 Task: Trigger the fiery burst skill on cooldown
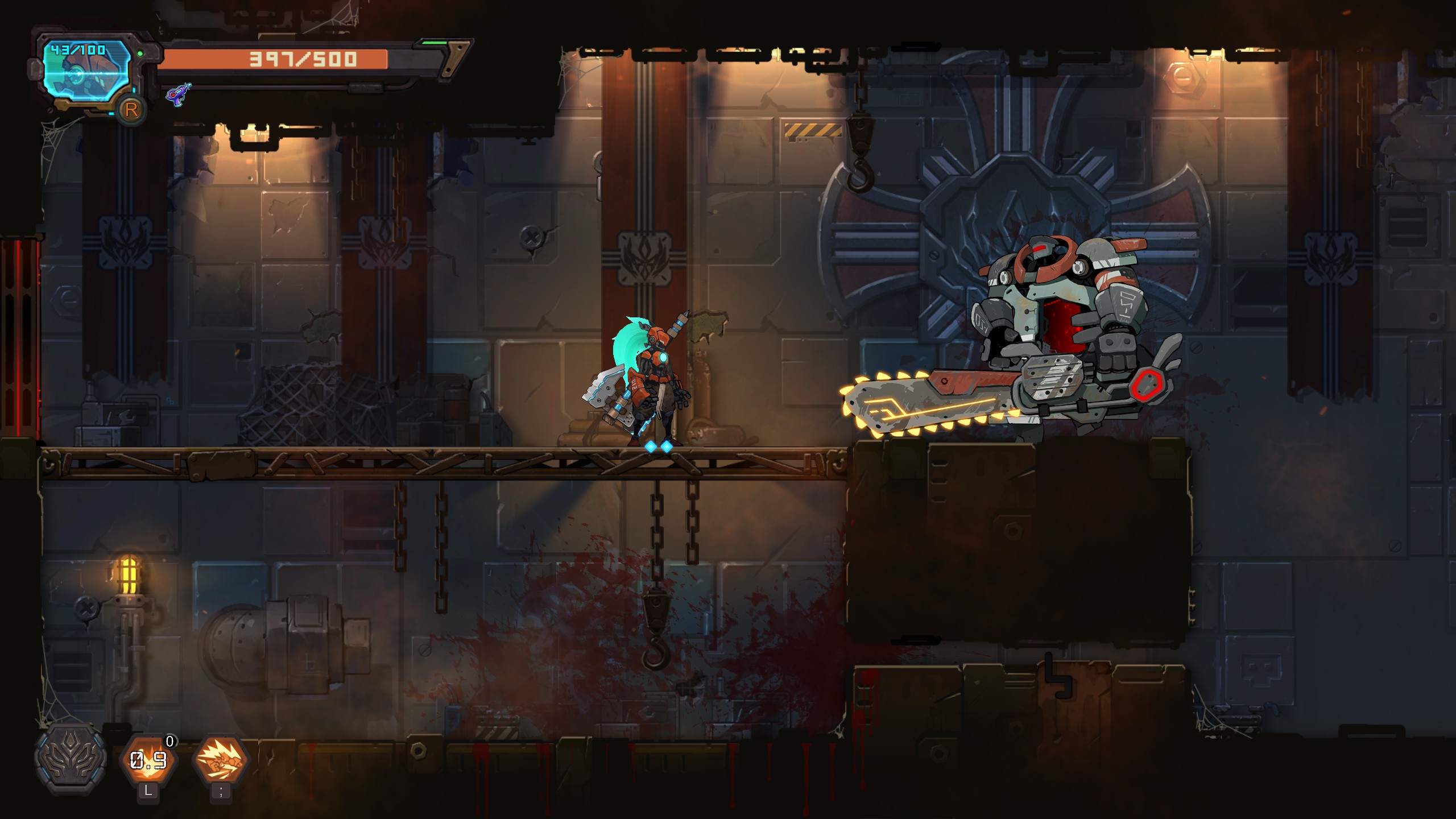point(148,760)
